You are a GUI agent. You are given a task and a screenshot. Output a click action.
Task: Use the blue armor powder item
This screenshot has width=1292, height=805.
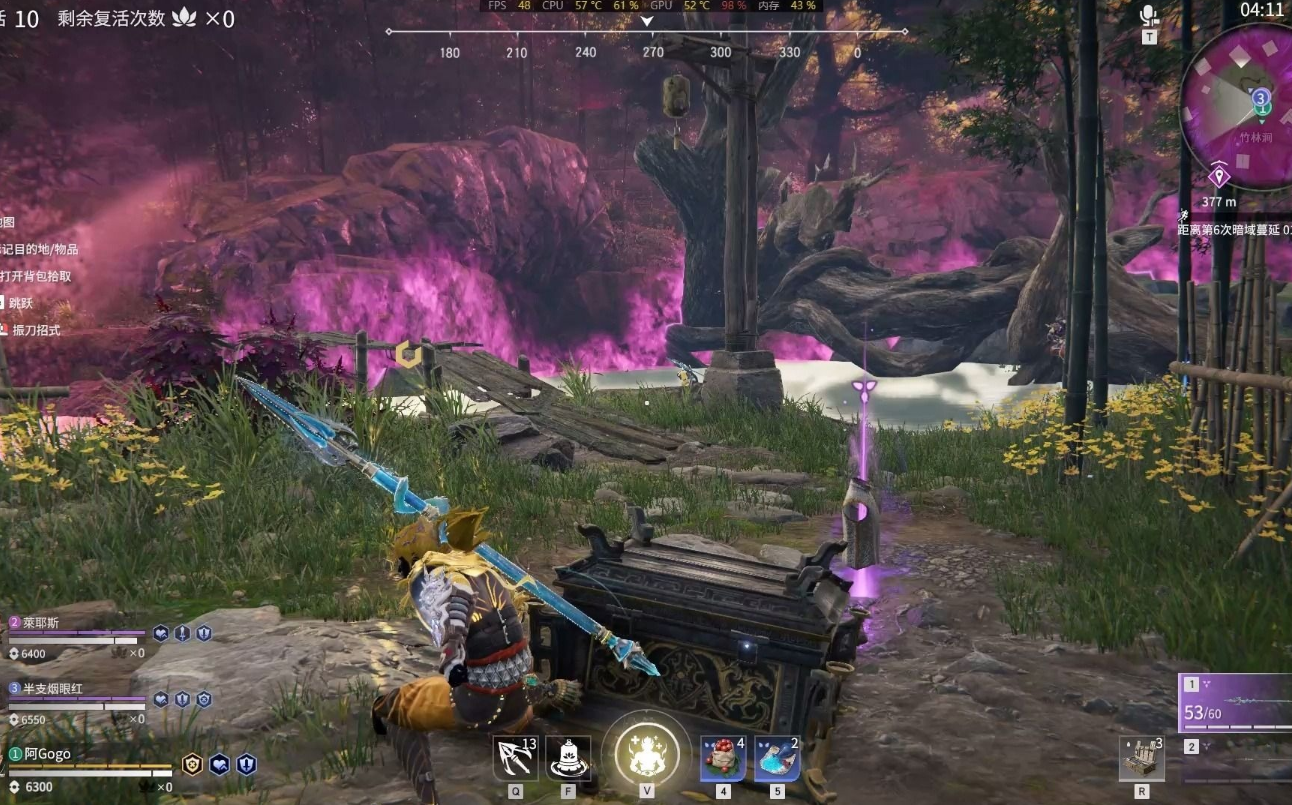[x=776, y=759]
